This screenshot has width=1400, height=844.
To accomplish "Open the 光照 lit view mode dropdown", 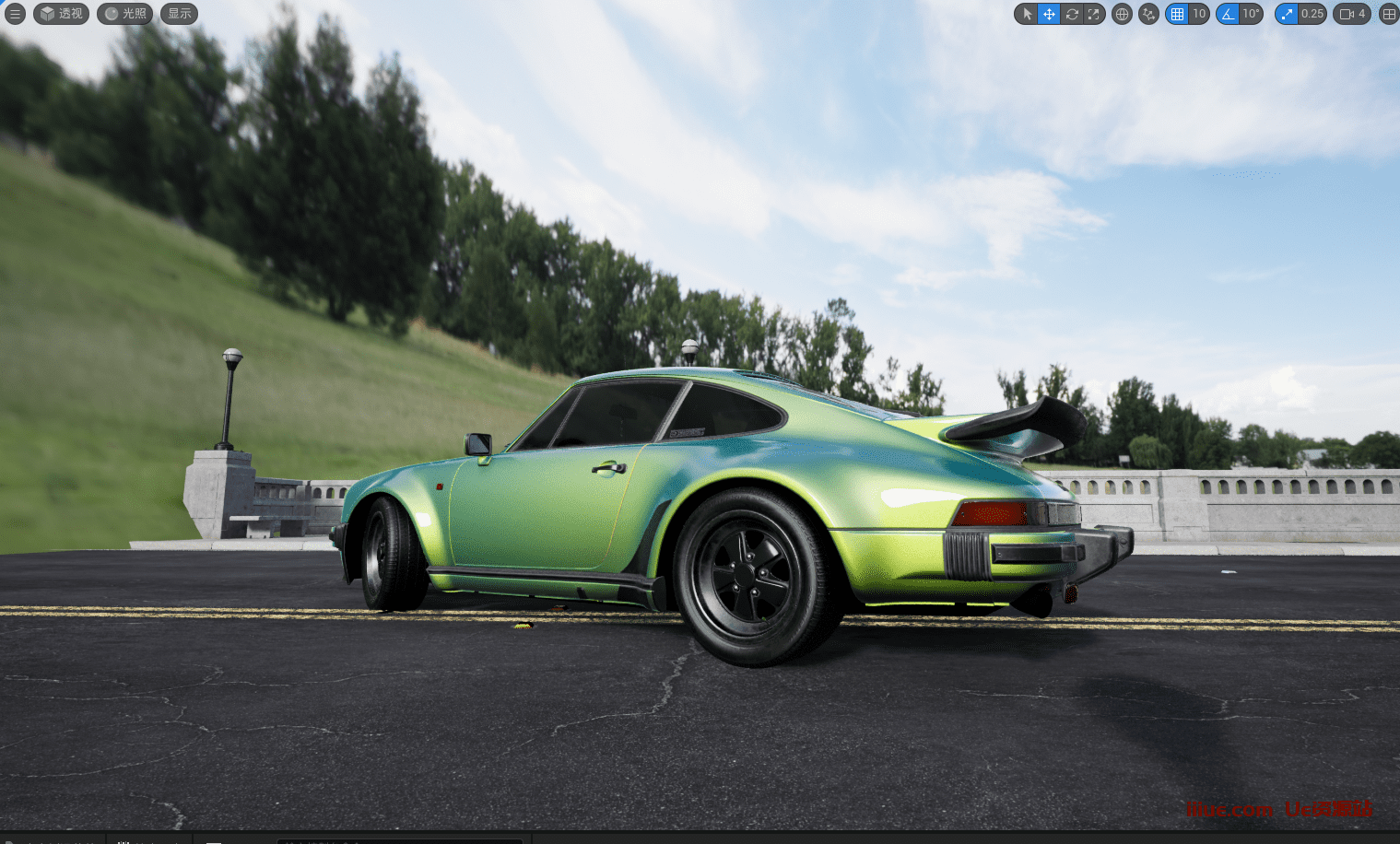I will pyautogui.click(x=125, y=14).
